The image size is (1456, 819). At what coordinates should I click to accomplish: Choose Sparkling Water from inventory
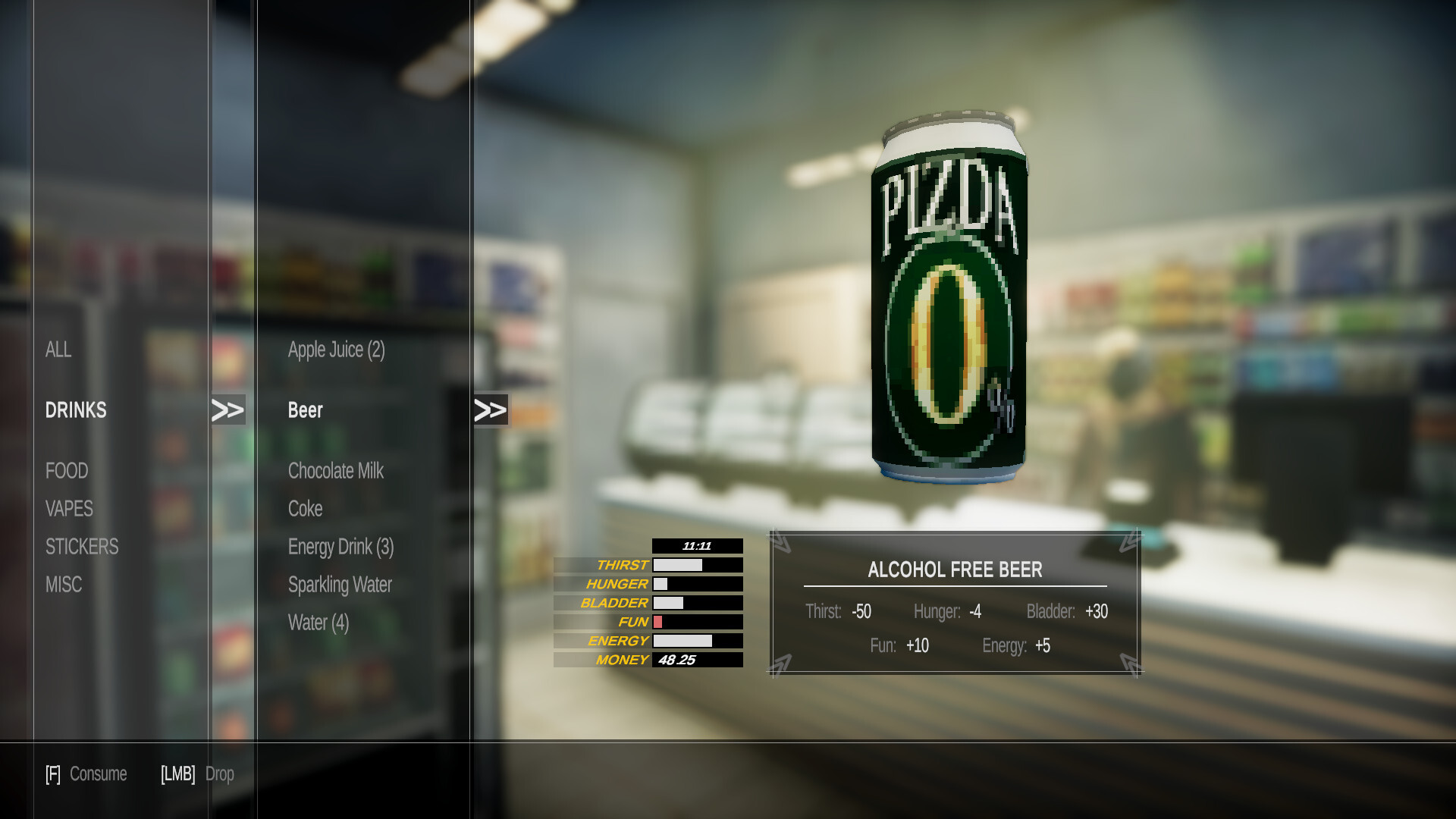click(x=340, y=585)
